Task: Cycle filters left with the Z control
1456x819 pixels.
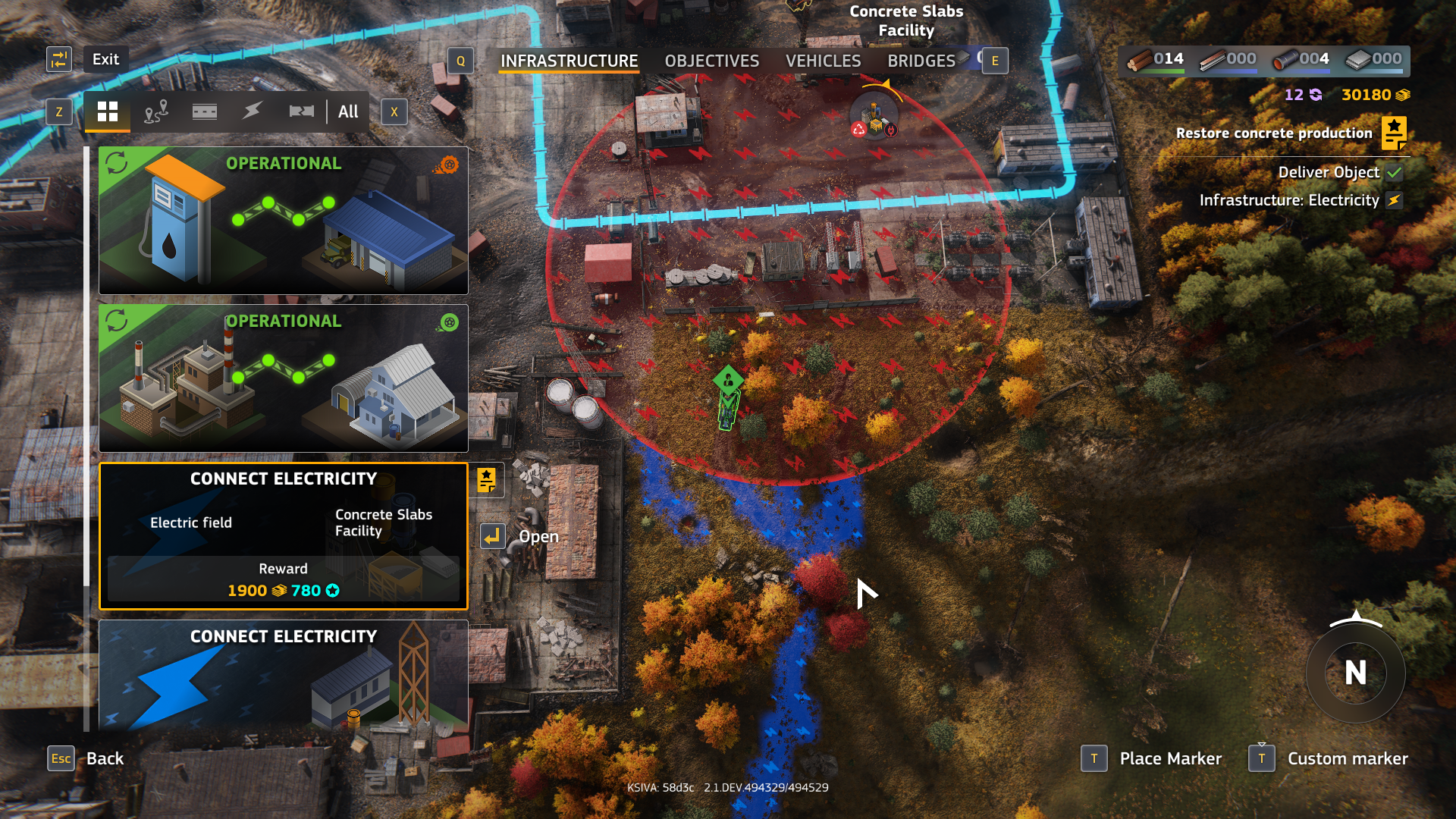Action: click(60, 111)
